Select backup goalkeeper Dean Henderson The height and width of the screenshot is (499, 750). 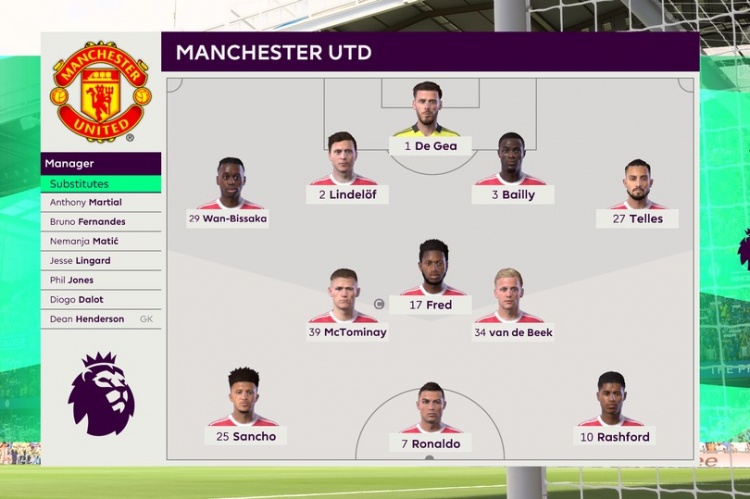pos(100,319)
